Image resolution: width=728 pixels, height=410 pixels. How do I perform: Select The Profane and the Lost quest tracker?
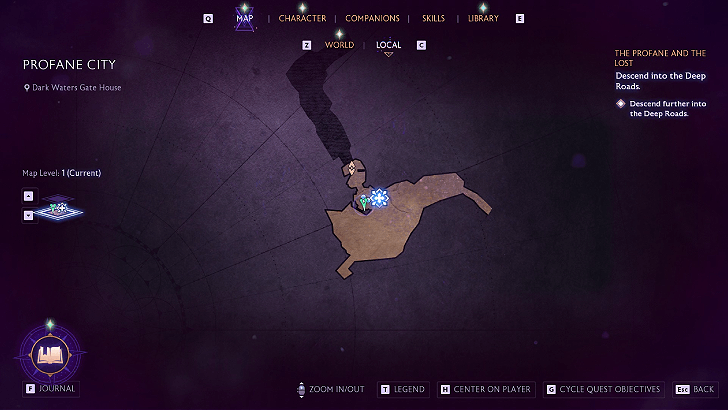coord(659,57)
